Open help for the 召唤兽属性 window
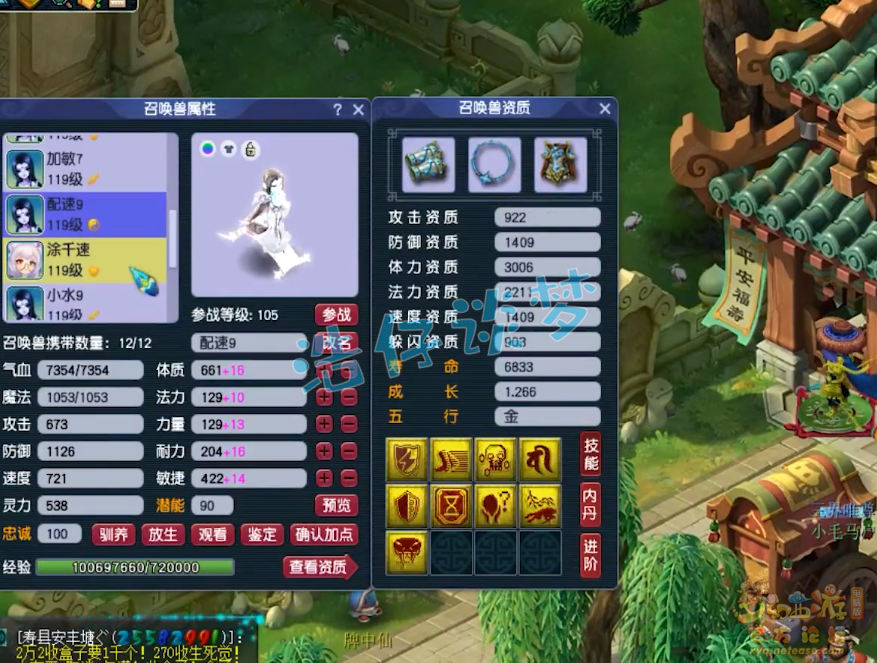The width and height of the screenshot is (877, 663). (338, 110)
